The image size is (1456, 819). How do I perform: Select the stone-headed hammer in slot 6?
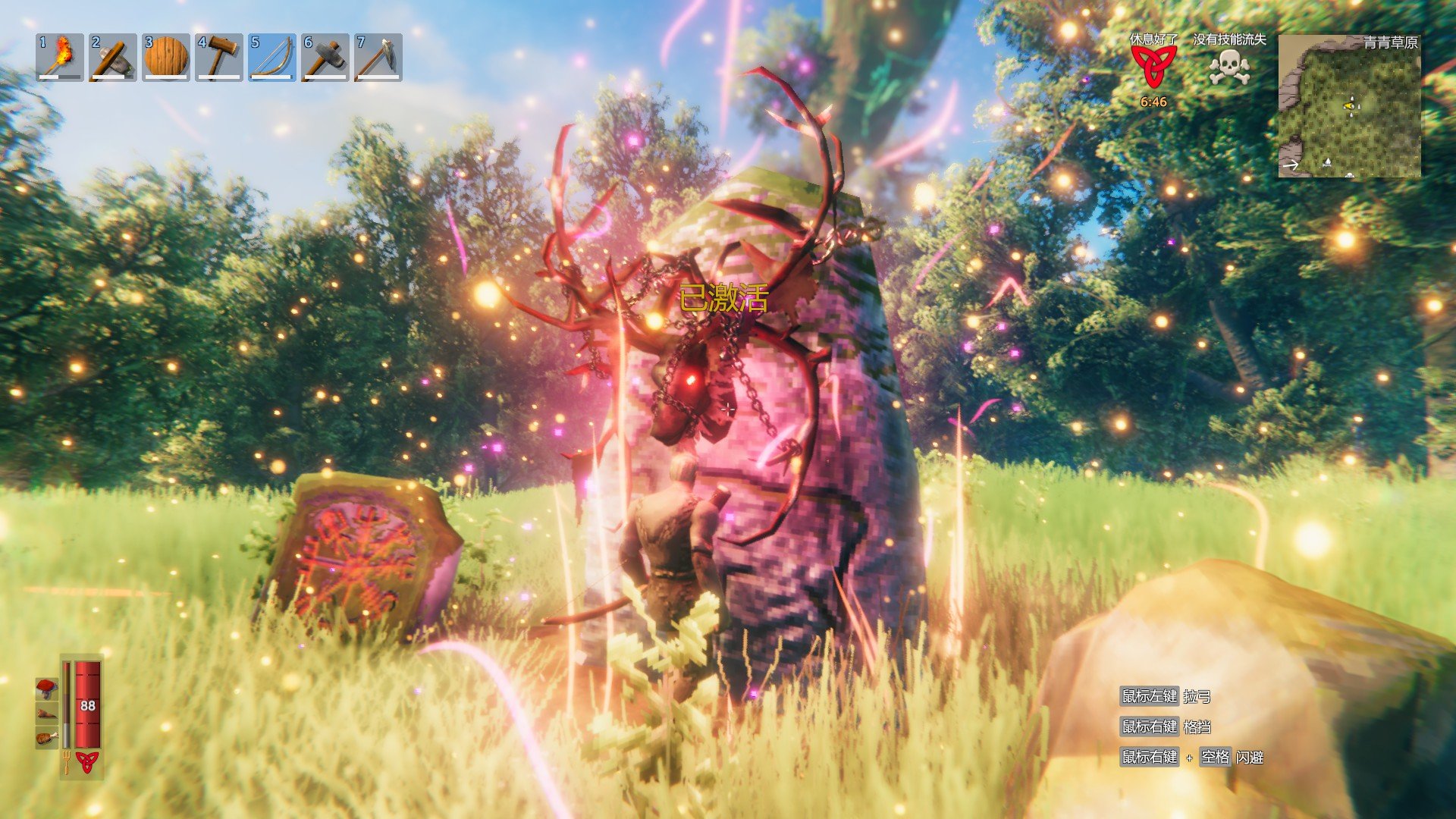coord(325,57)
